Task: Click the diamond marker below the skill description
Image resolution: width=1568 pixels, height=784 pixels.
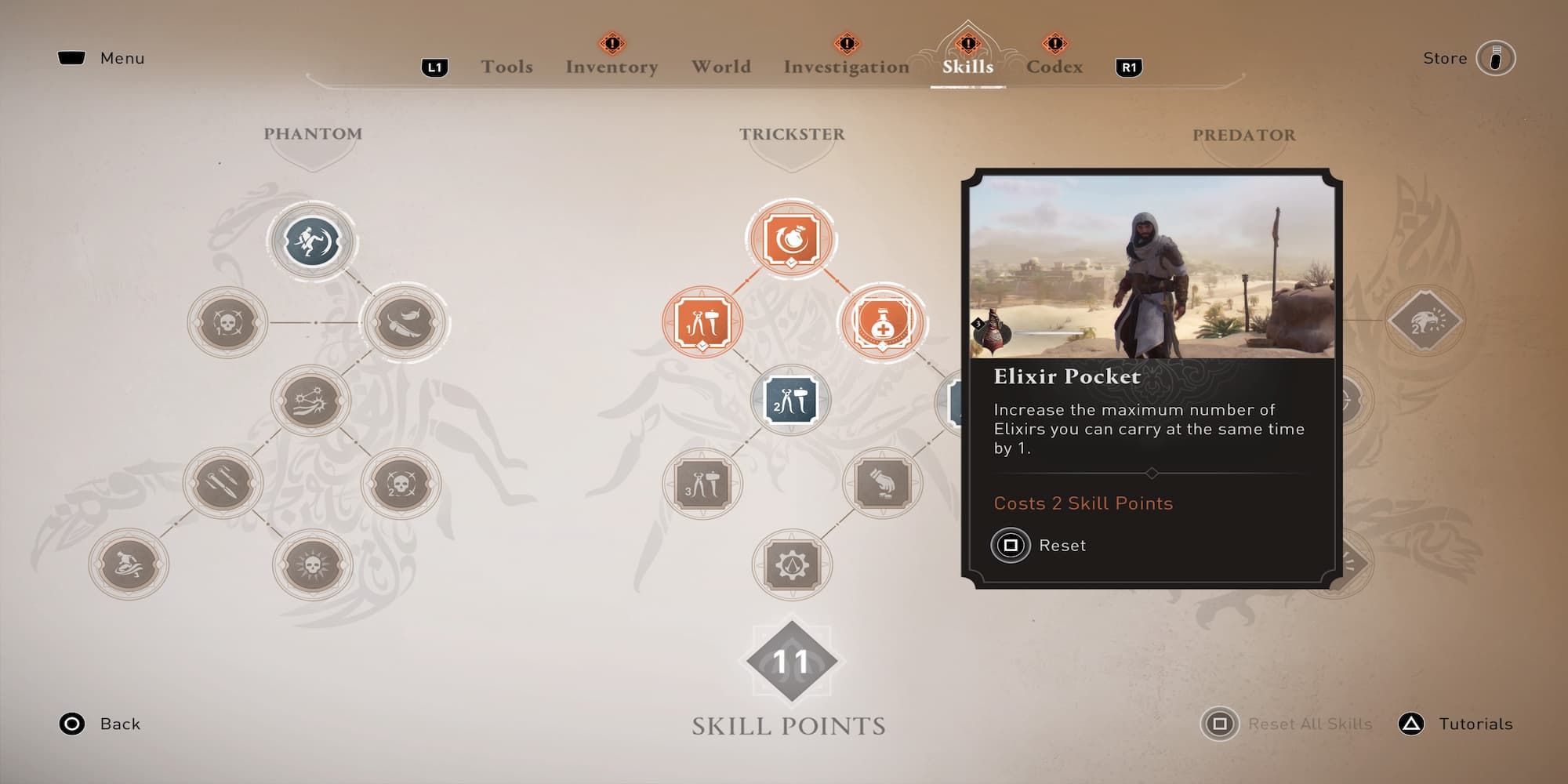Action: tap(1151, 473)
